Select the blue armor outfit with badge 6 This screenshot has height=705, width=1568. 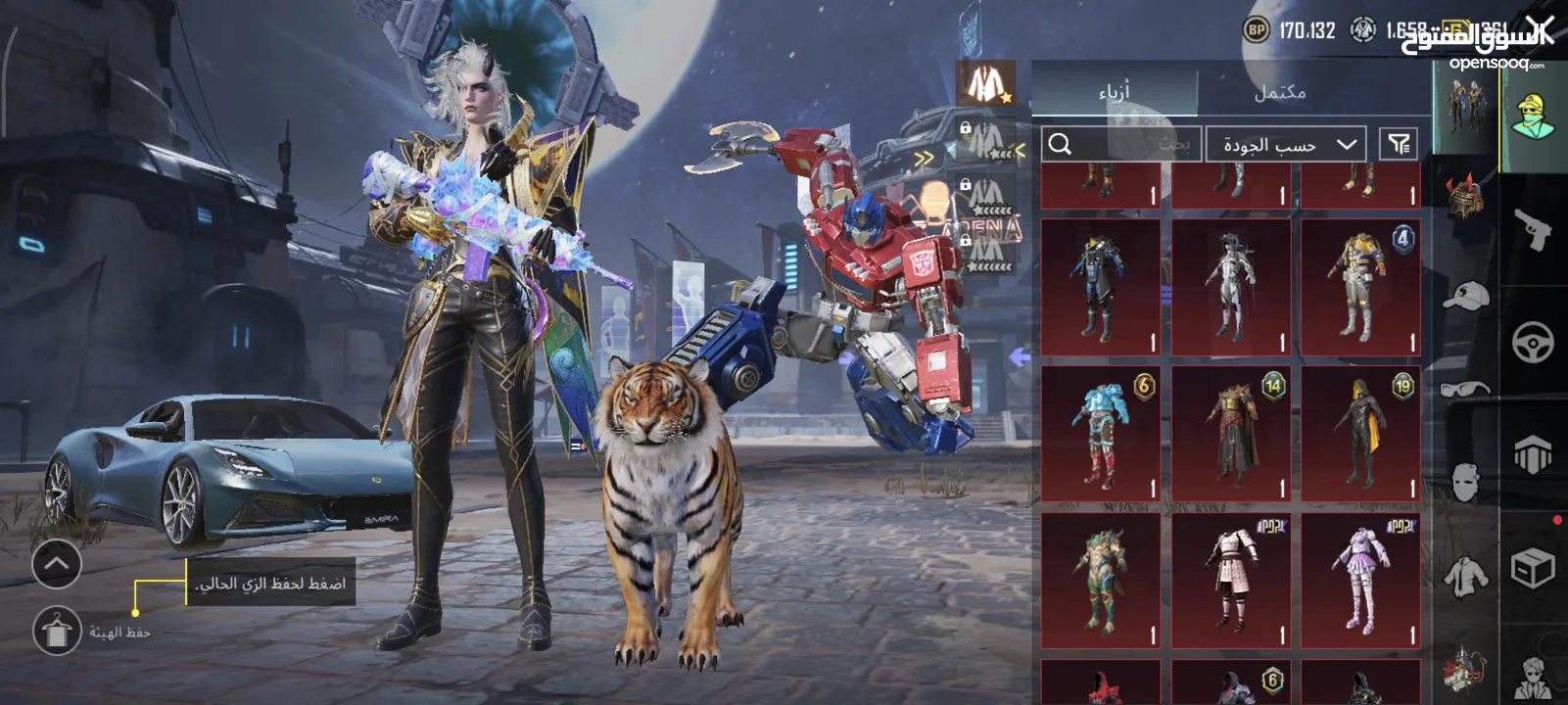click(1101, 434)
